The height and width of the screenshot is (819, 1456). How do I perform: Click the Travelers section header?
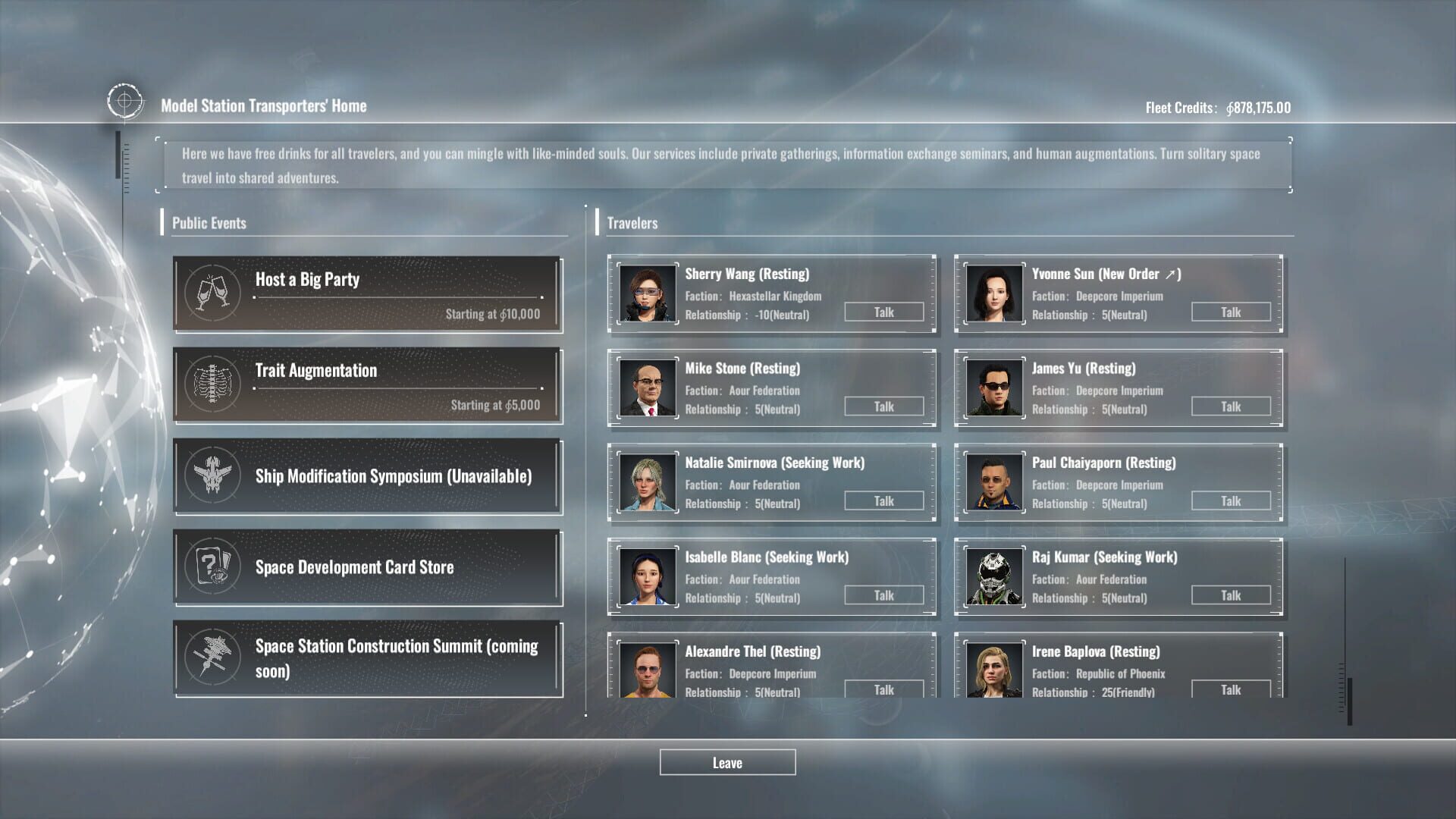pyautogui.click(x=633, y=223)
